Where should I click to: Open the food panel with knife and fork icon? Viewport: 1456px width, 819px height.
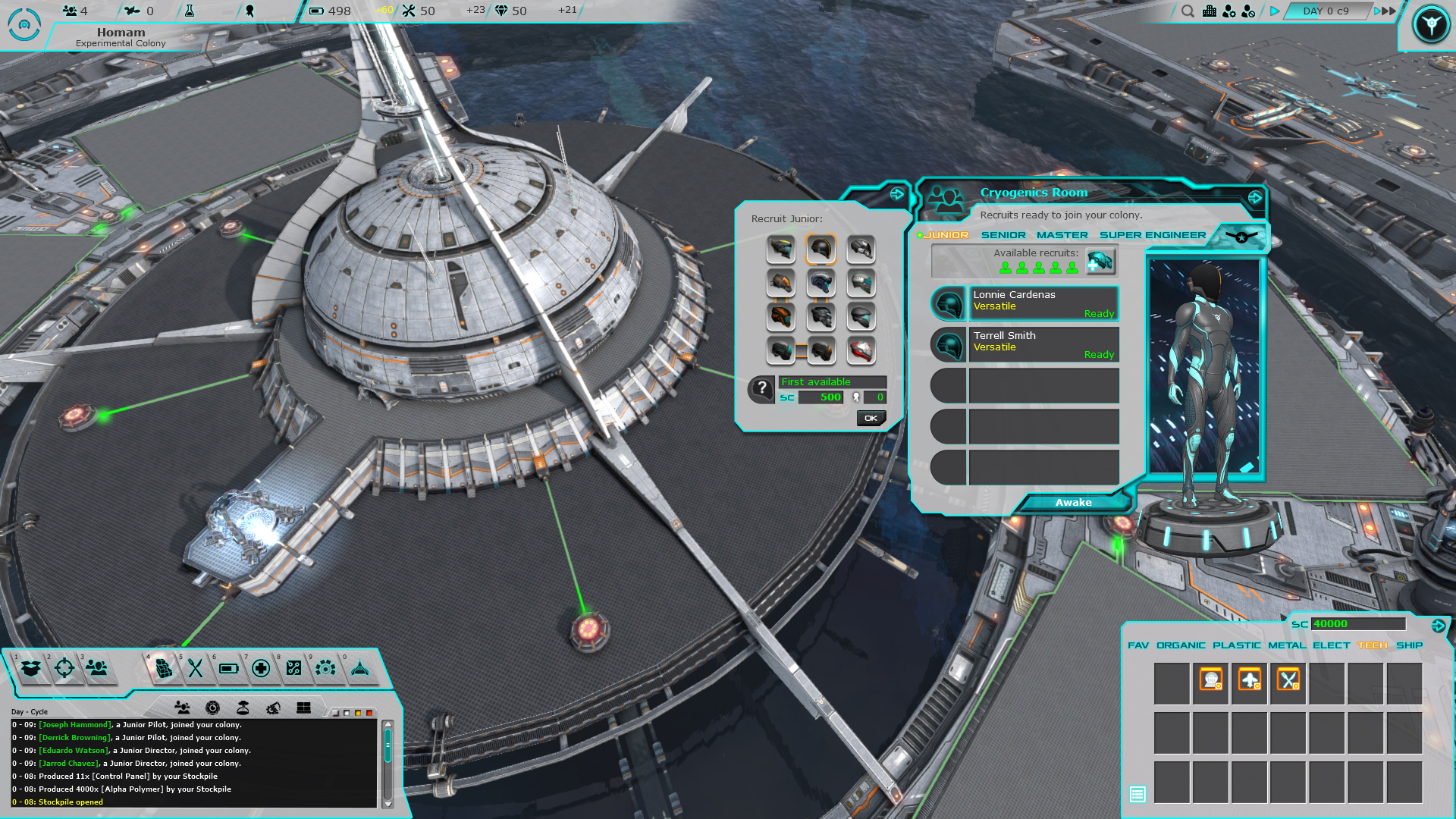point(195,669)
